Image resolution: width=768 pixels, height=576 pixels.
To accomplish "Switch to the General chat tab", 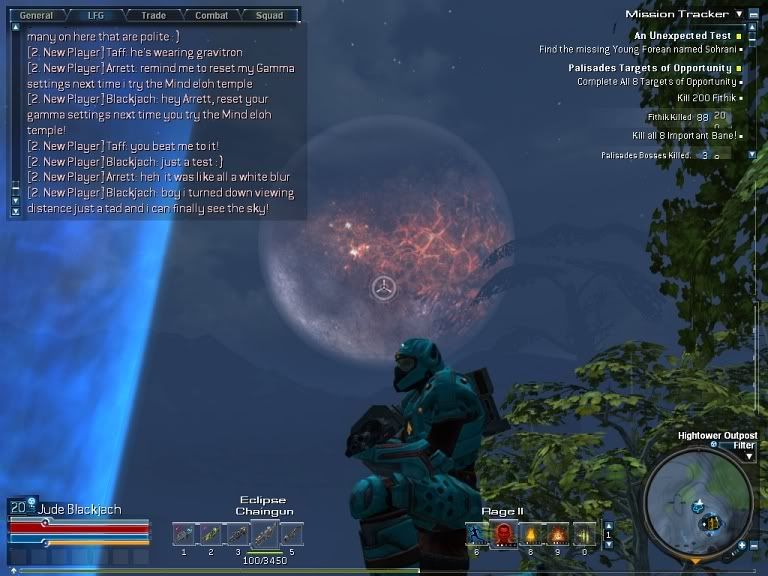I will click(36, 15).
